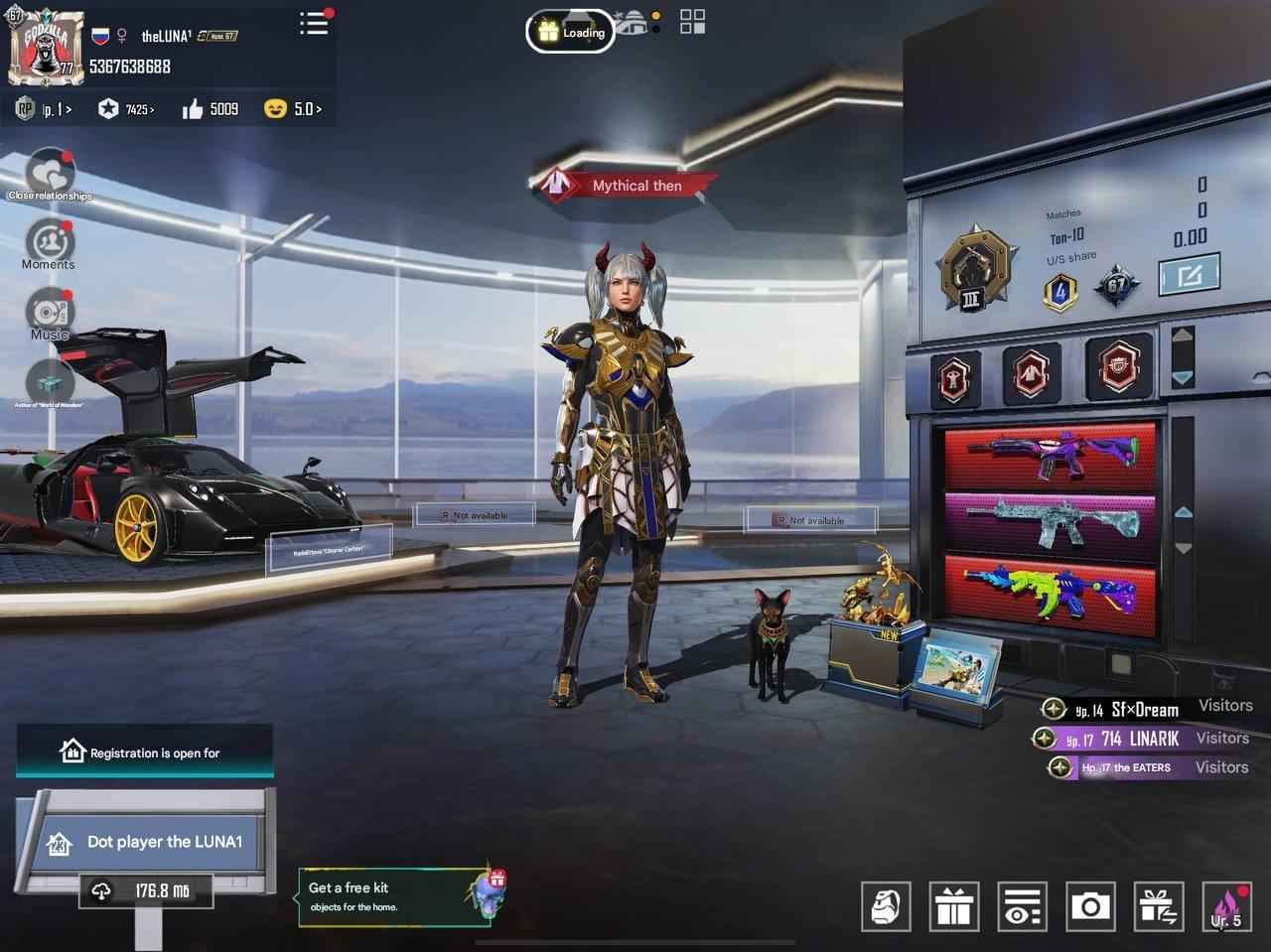The image size is (1271, 952).
Task: Select the Mythical then title banner
Action: pyautogui.click(x=626, y=186)
